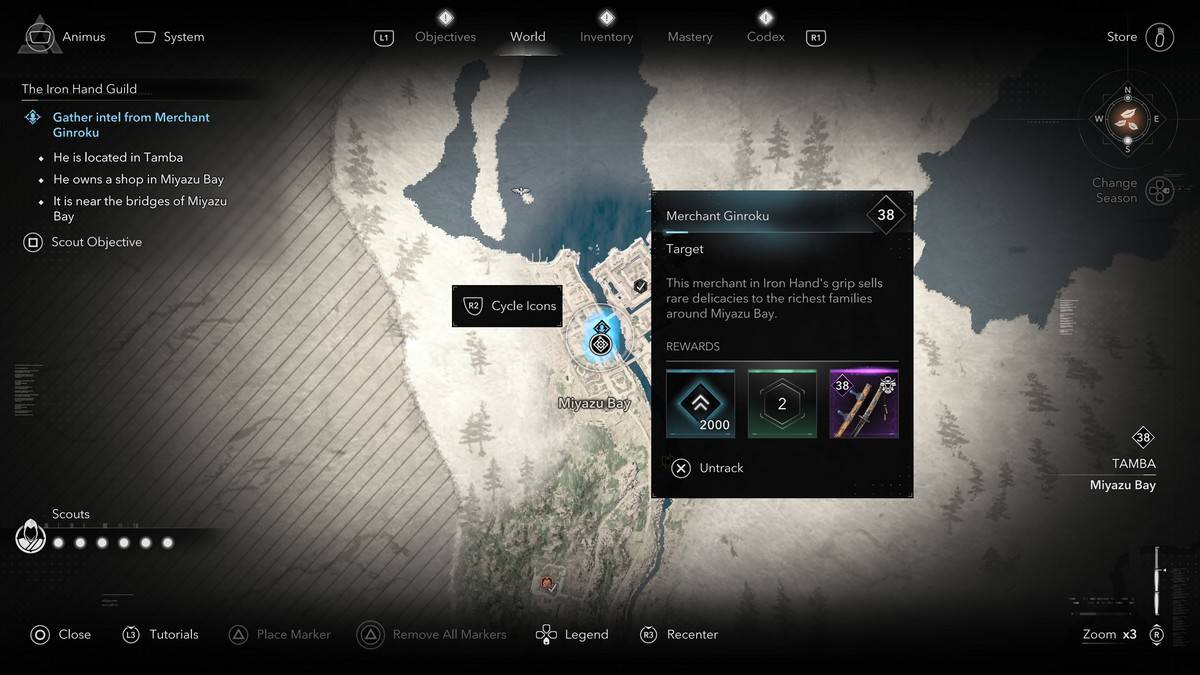Screen dimensions: 1200x675
Task: Untrack Merchant Ginroku target
Action: pyautogui.click(x=708, y=468)
